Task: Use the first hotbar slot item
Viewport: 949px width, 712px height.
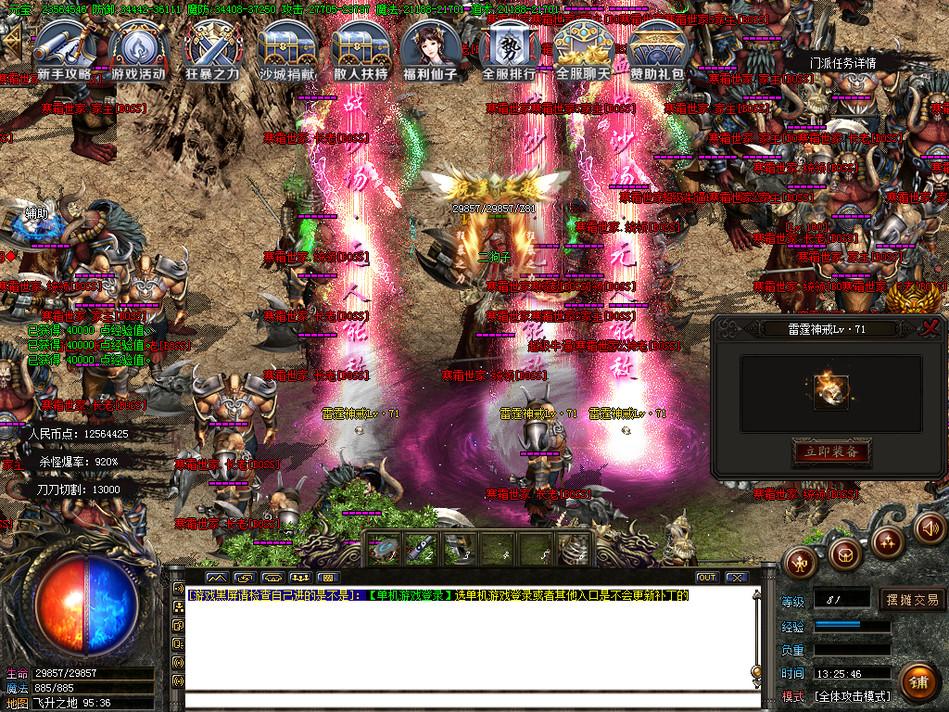Action: click(385, 548)
